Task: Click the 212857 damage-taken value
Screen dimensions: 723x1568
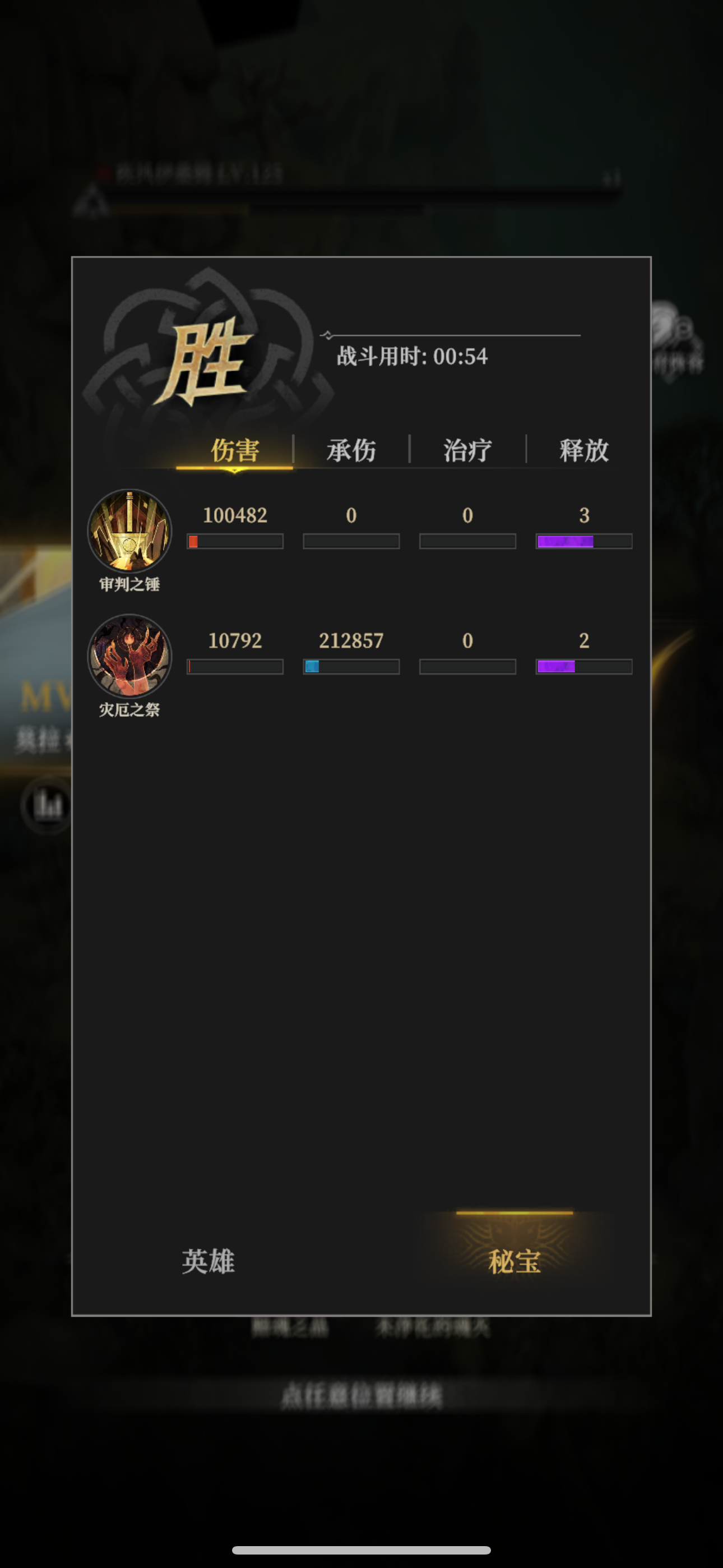Action: click(x=351, y=640)
